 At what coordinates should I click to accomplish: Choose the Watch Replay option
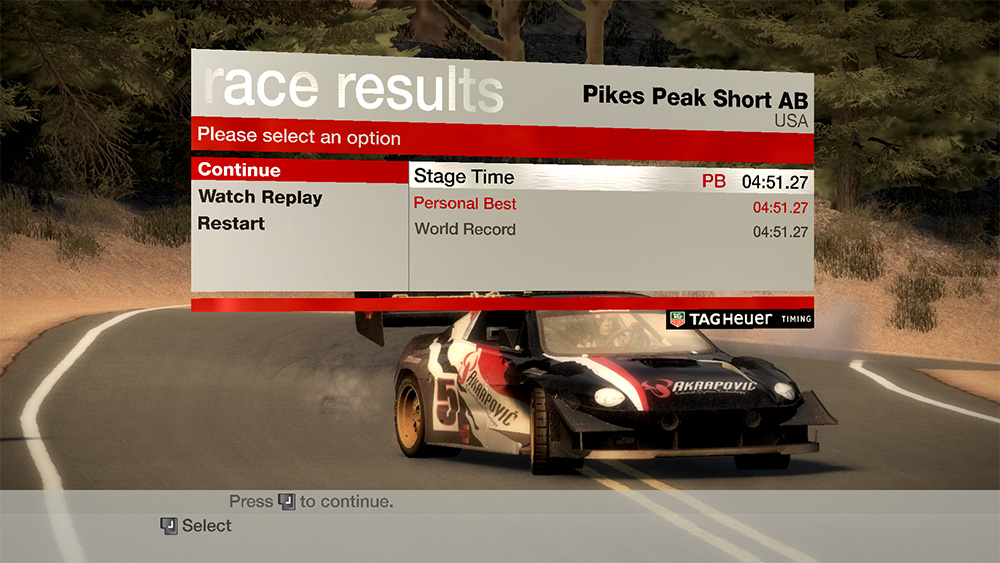coord(260,197)
